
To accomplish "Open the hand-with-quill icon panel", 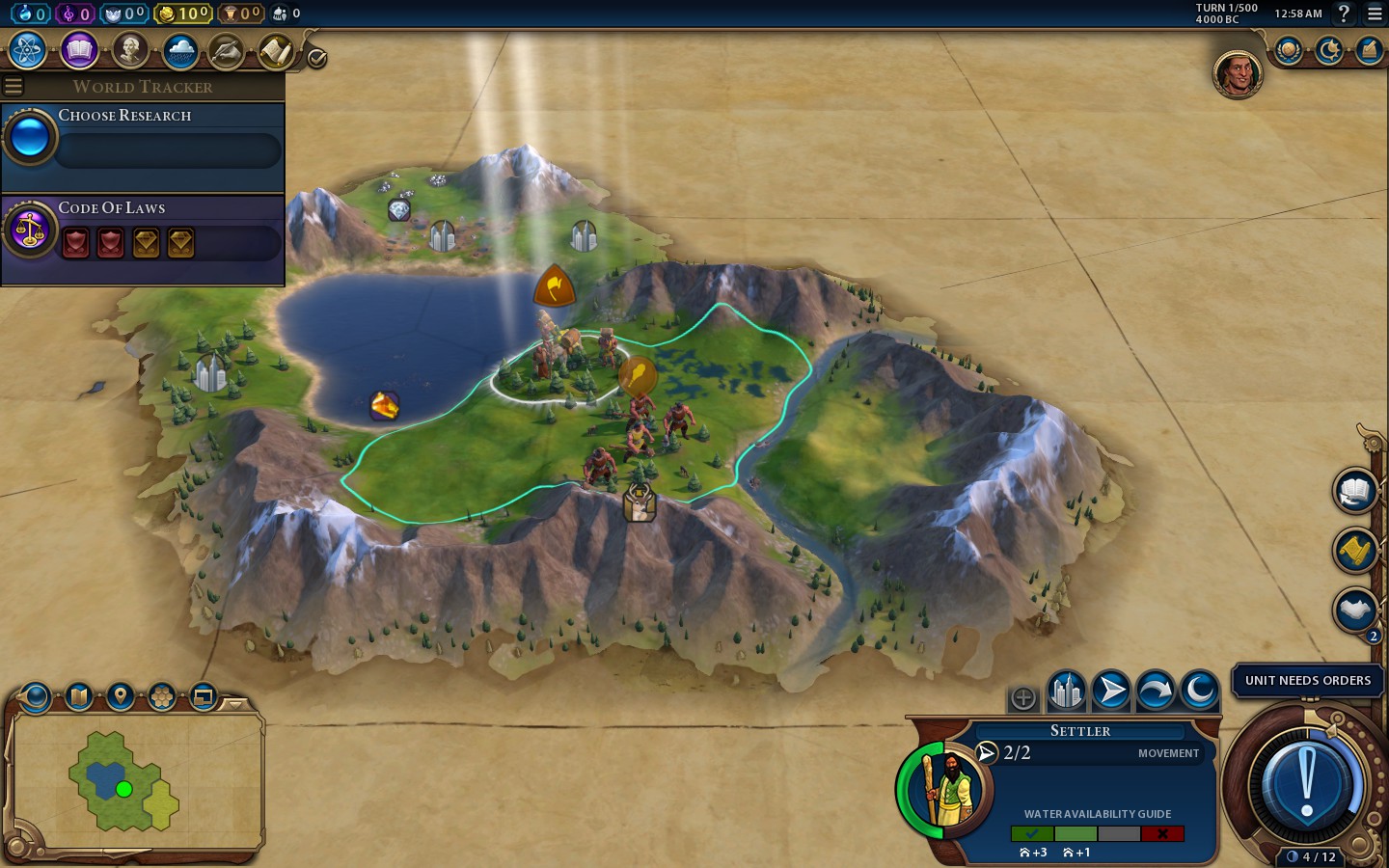I will tap(226, 50).
